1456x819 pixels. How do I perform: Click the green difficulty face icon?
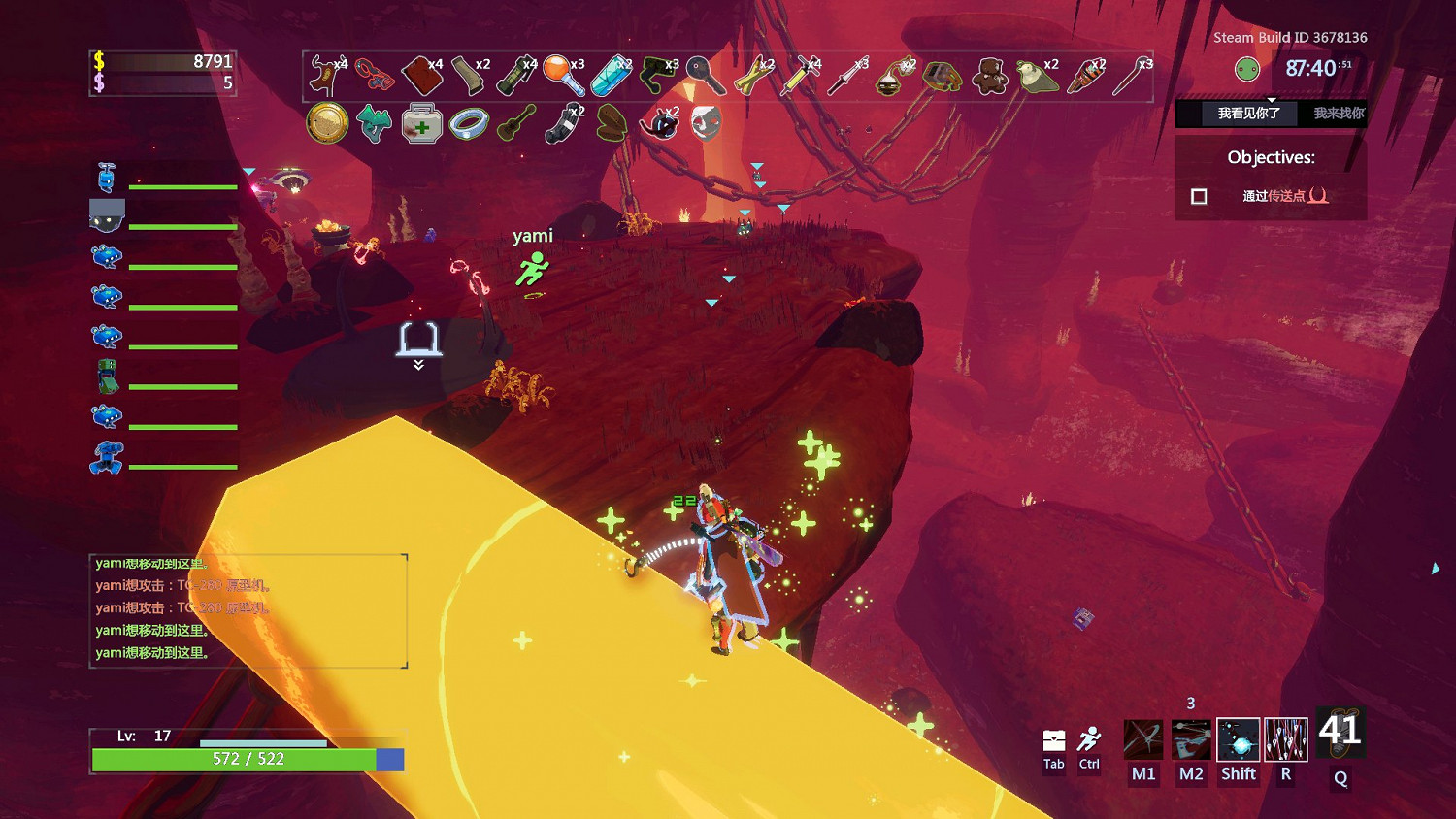click(1247, 69)
